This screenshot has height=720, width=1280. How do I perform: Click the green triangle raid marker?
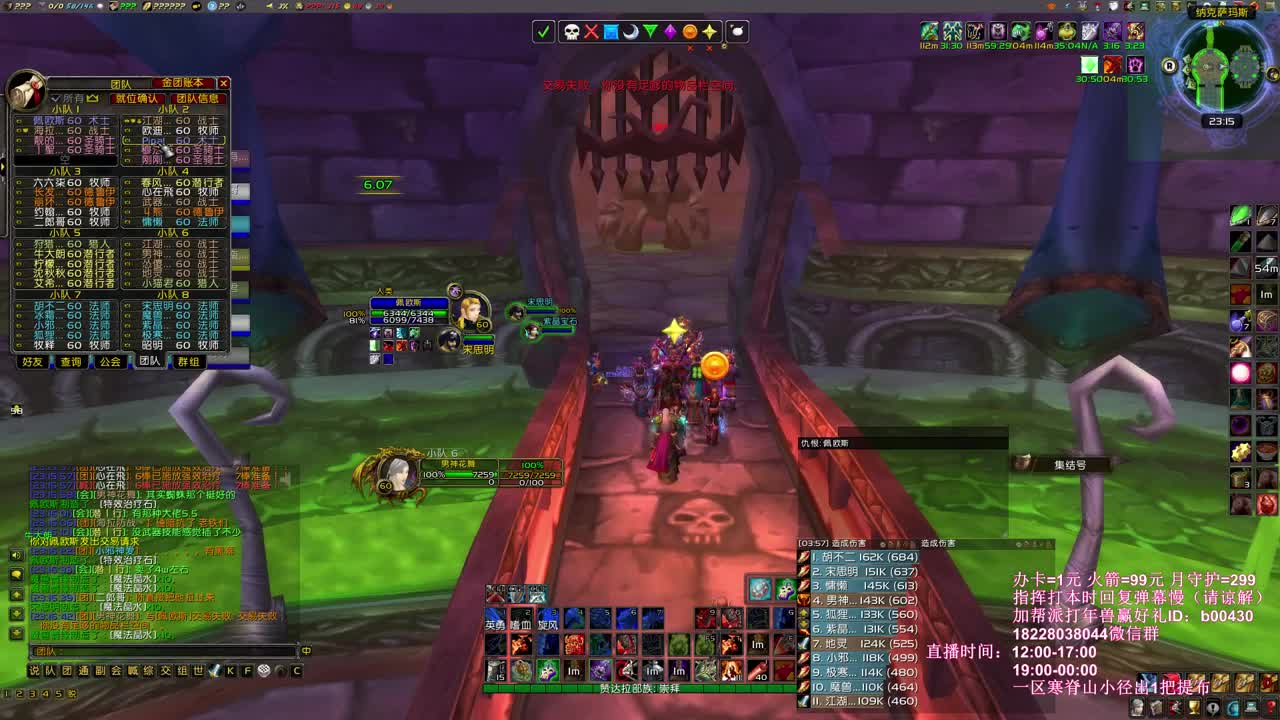click(651, 32)
